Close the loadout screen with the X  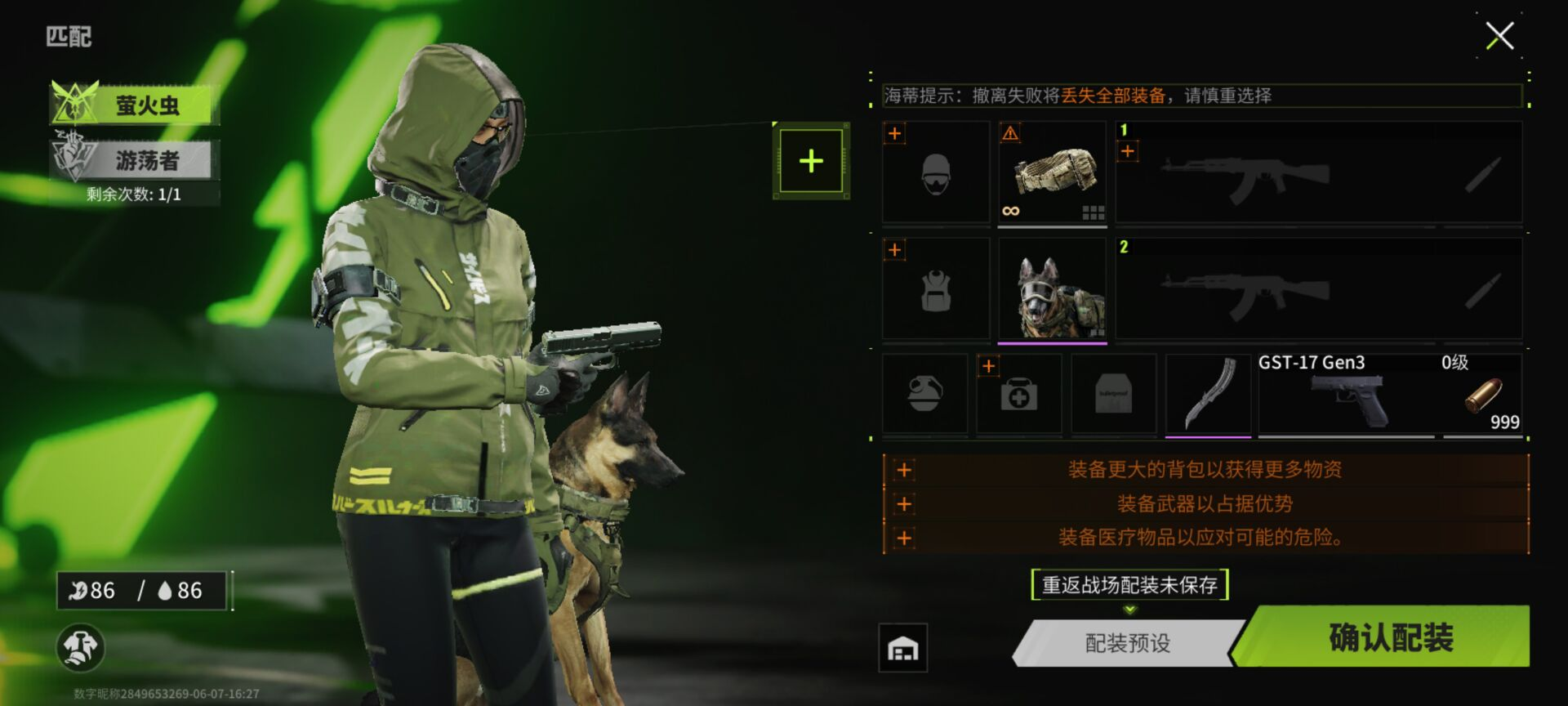click(1499, 36)
